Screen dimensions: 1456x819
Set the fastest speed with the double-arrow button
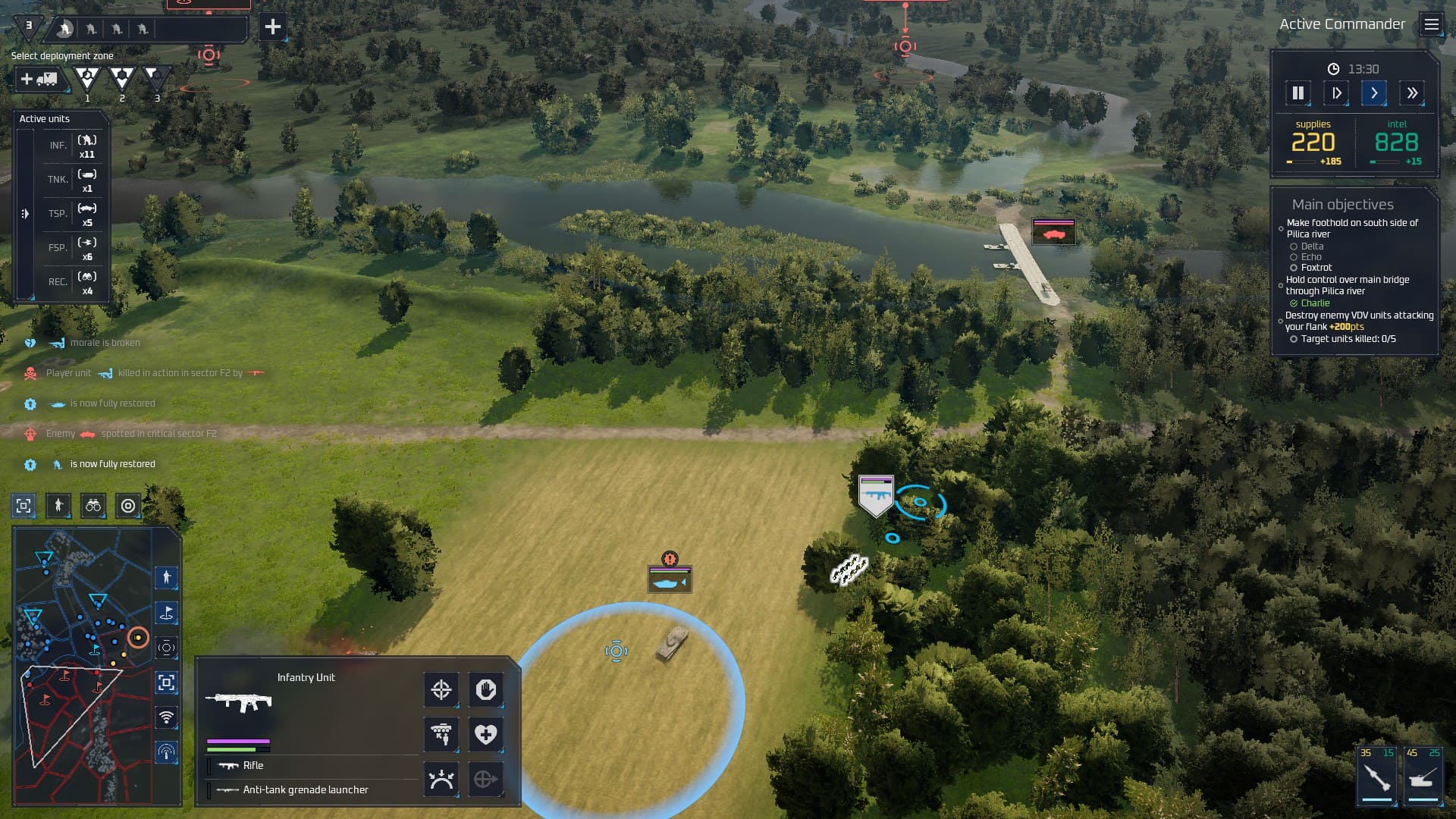tap(1412, 93)
